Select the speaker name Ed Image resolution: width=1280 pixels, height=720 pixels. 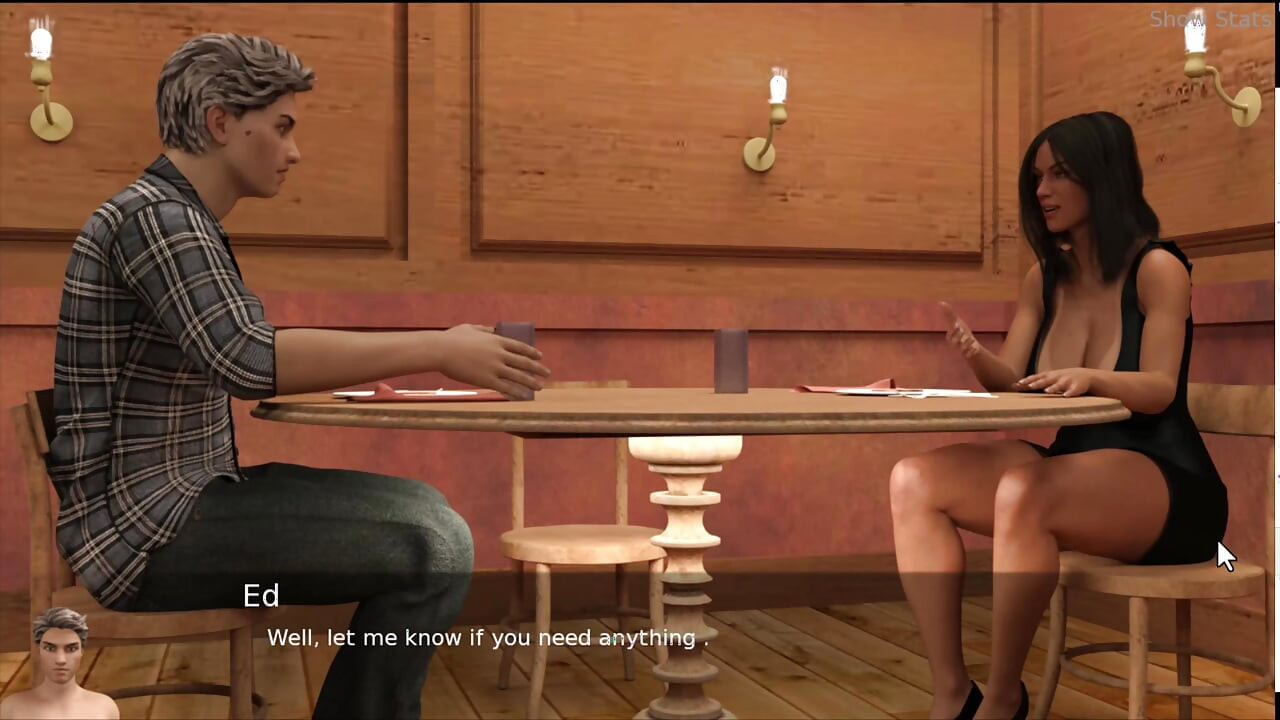(x=262, y=597)
